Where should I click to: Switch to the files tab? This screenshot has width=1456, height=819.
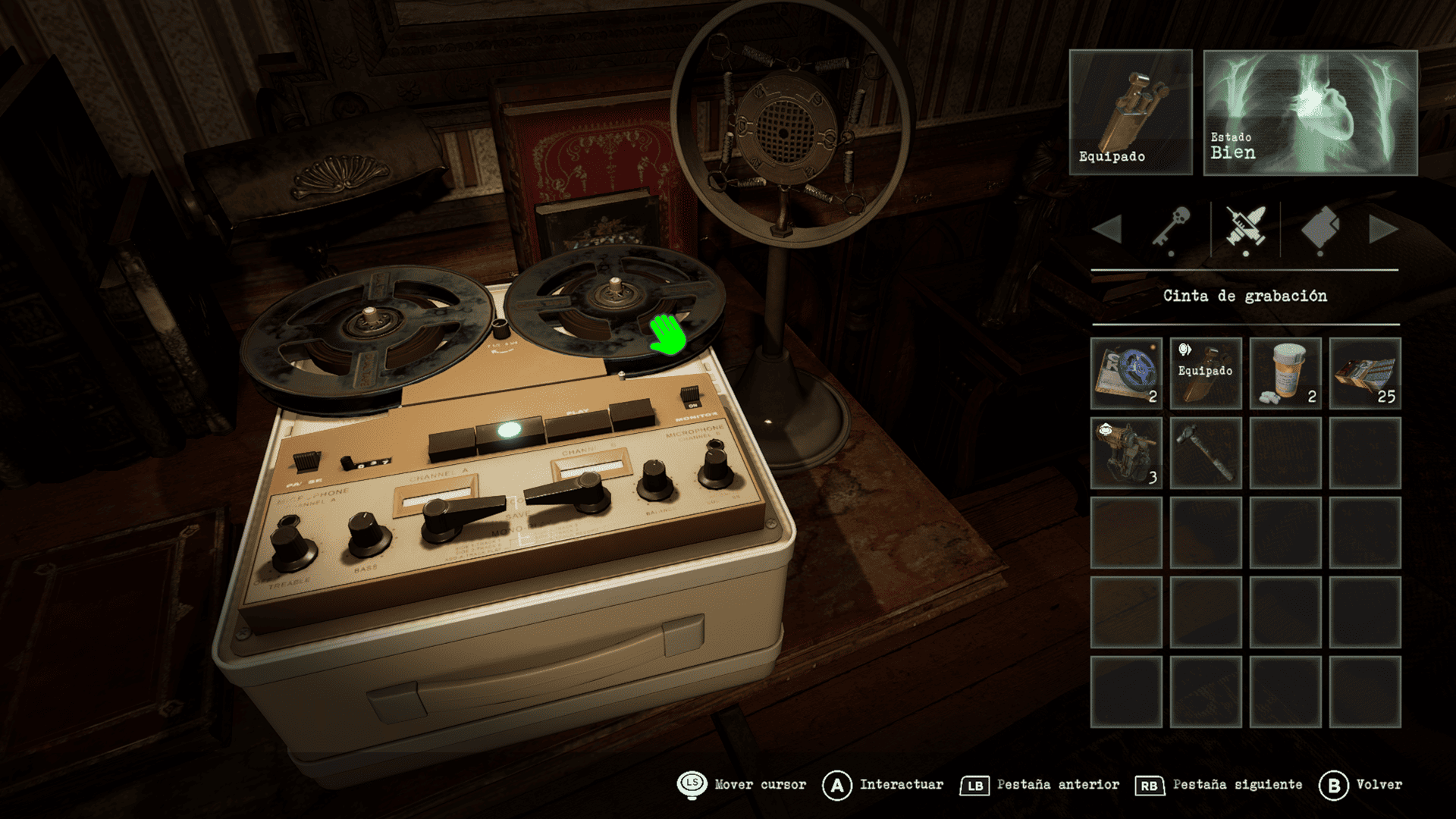1319,228
